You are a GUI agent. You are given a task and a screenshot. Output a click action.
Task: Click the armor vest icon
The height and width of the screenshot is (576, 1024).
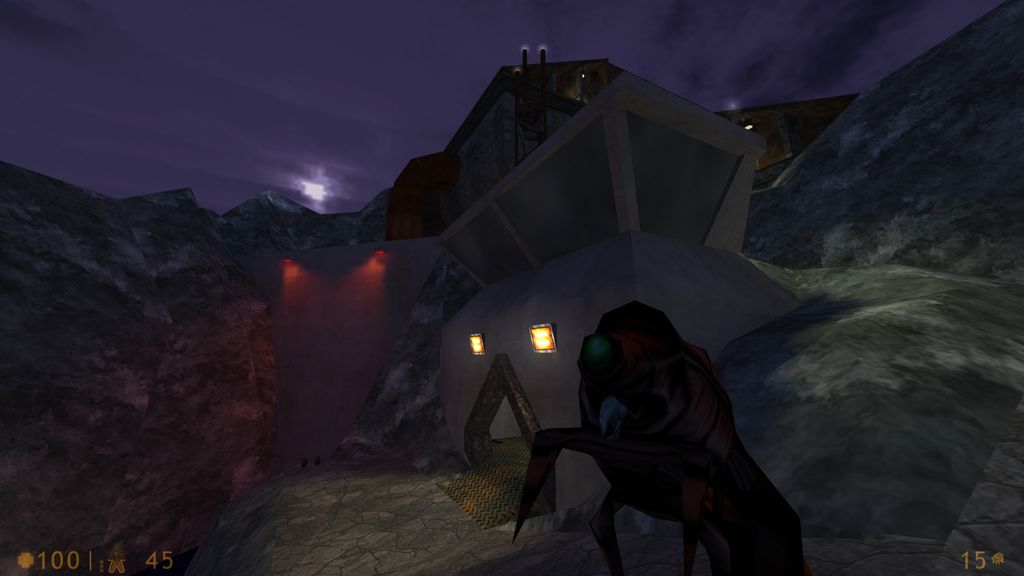(x=117, y=559)
